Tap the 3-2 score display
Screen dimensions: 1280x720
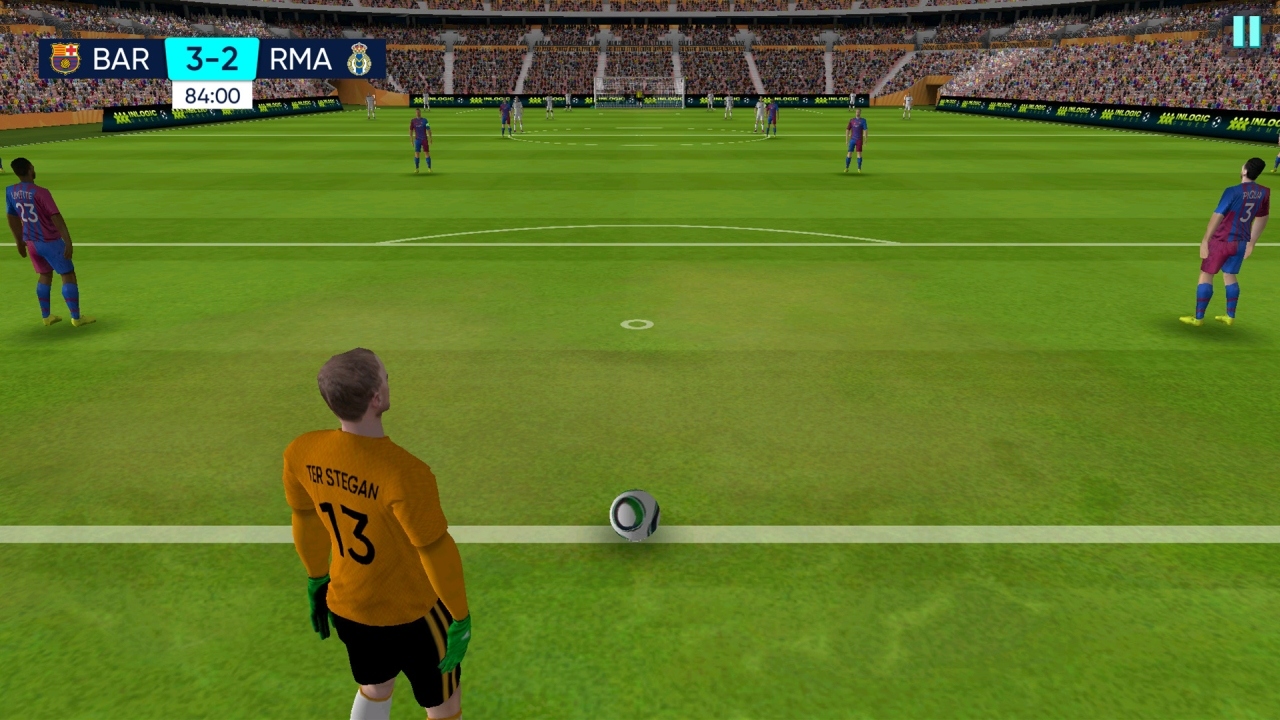[x=211, y=58]
